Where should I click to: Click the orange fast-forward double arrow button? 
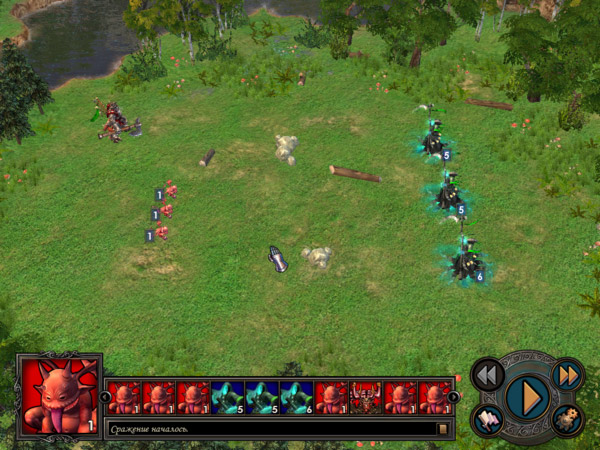pos(567,375)
